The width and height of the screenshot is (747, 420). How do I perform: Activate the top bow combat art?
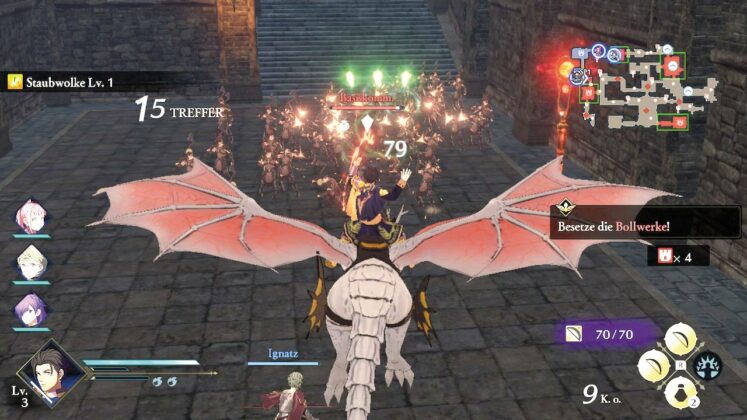pos(684,338)
